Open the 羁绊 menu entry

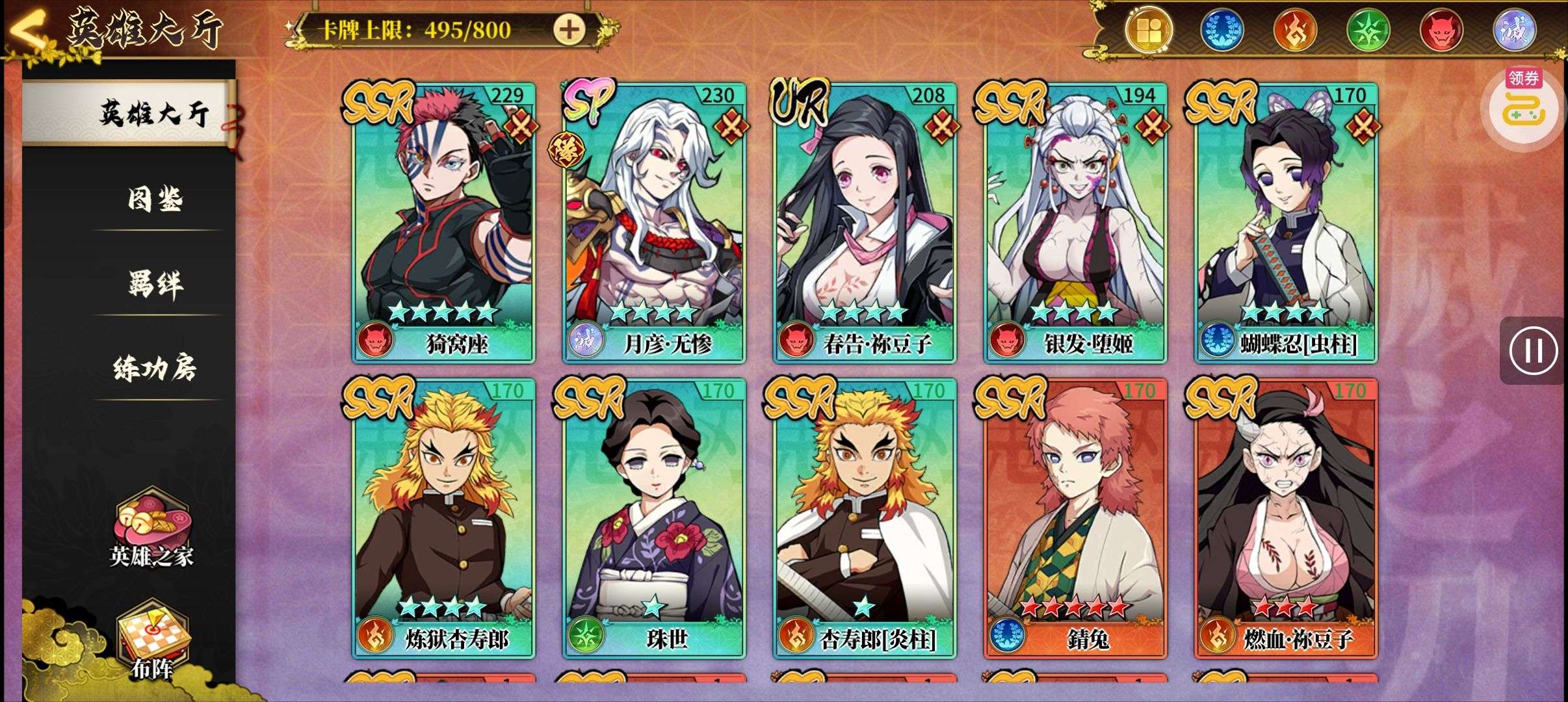pyautogui.click(x=155, y=283)
